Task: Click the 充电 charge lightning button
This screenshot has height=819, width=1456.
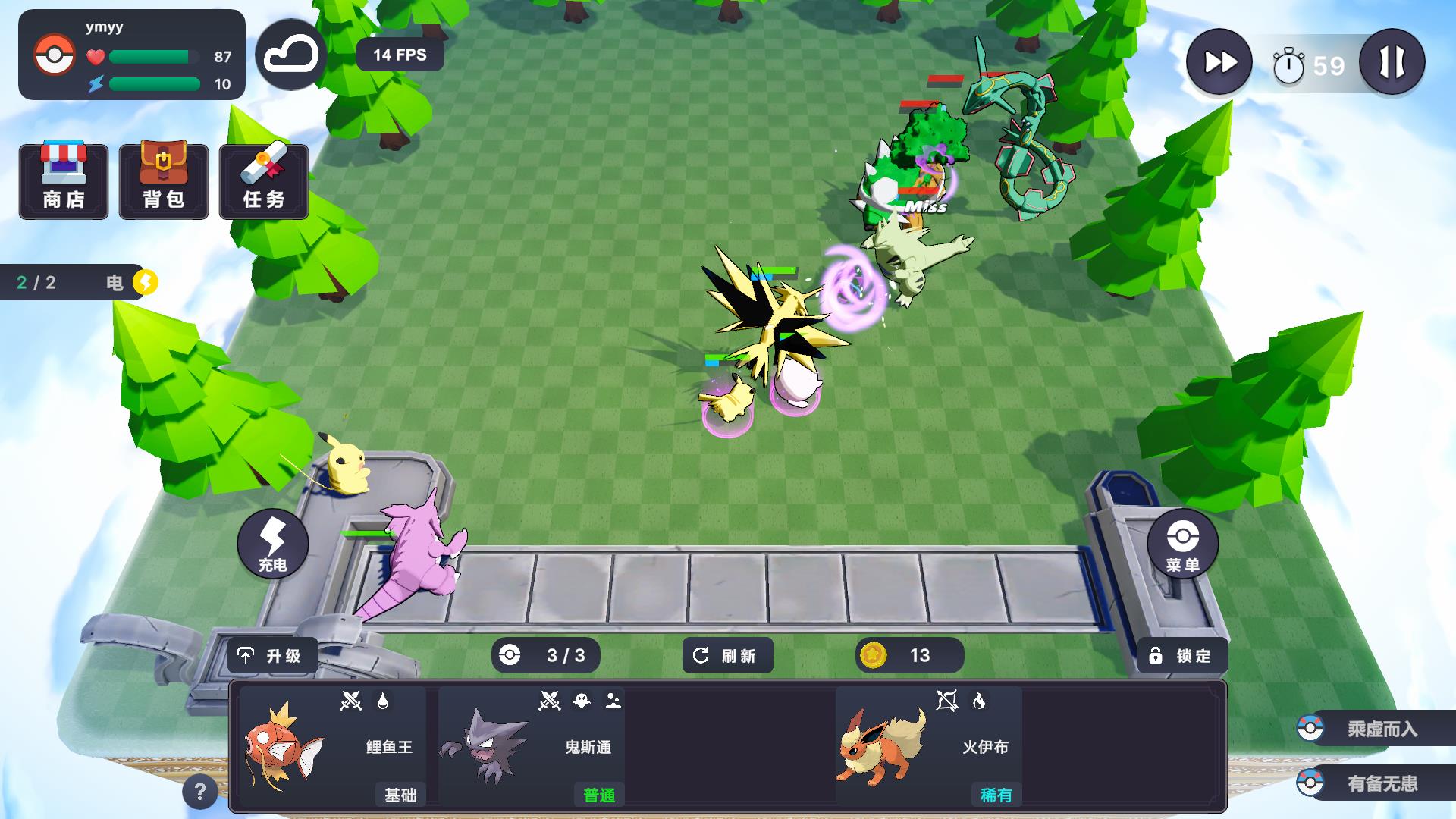Action: (274, 543)
